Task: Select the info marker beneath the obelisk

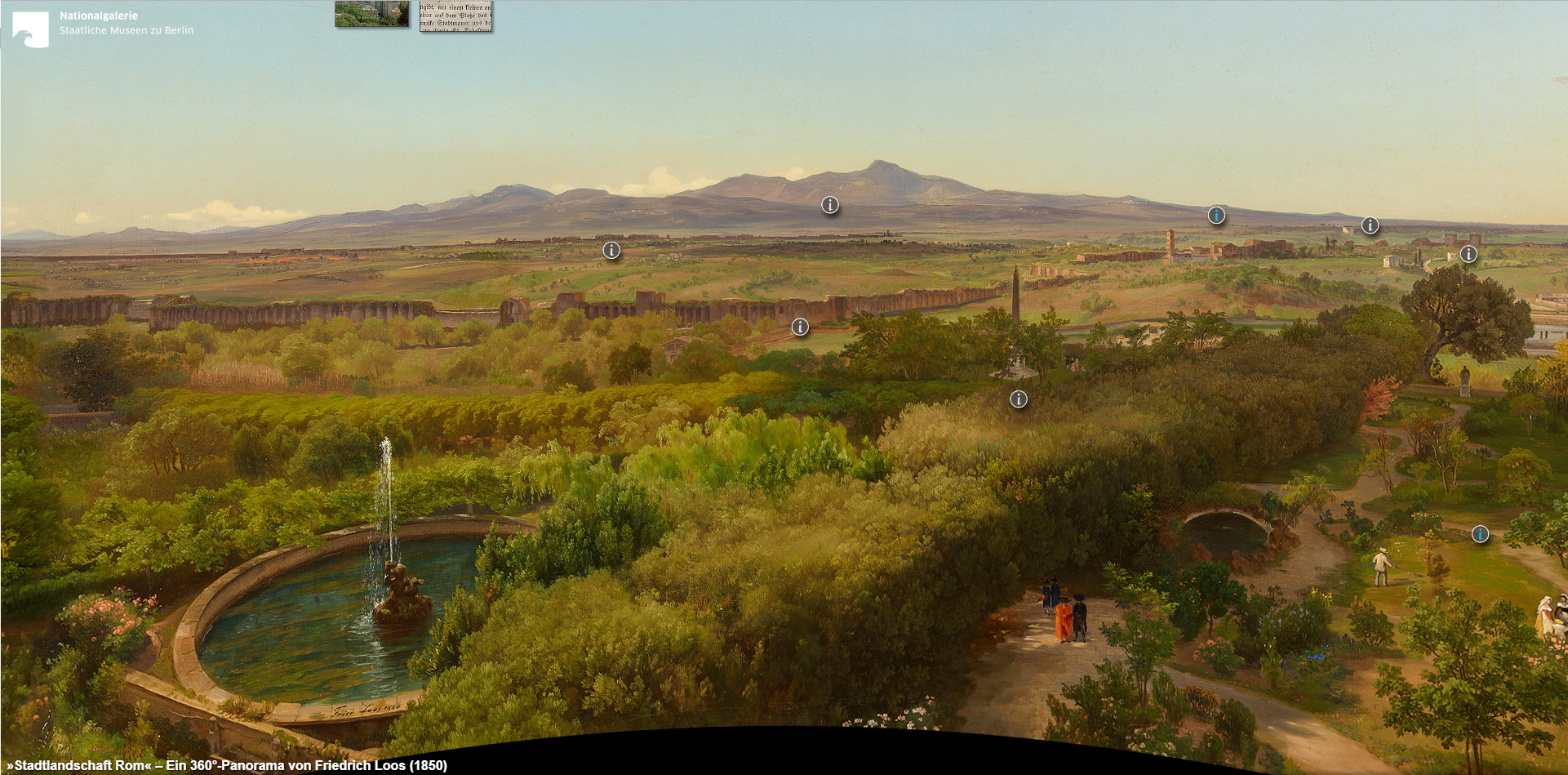Action: tap(1019, 399)
